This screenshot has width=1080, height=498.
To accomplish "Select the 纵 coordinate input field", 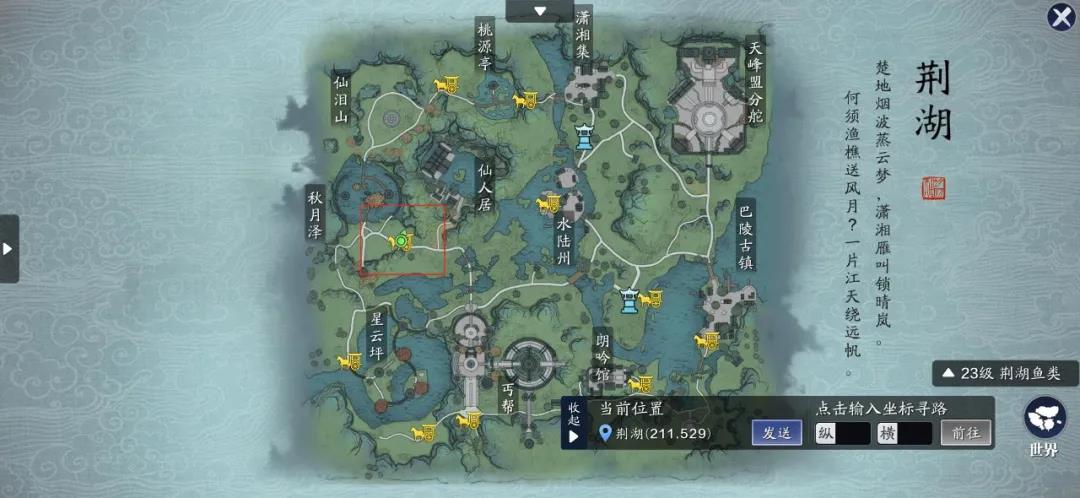I will tap(842, 433).
